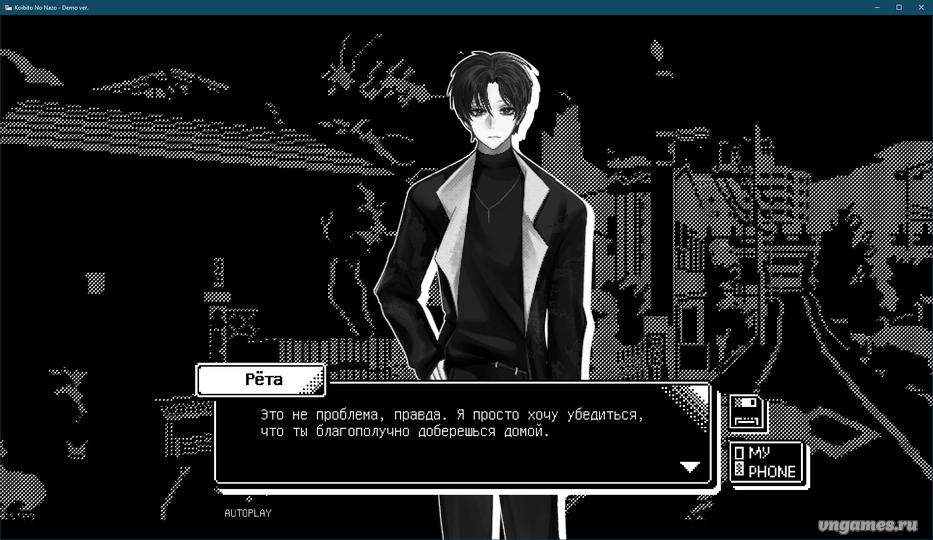
Task: Minimize the game window
Action: pyautogui.click(x=877, y=7)
